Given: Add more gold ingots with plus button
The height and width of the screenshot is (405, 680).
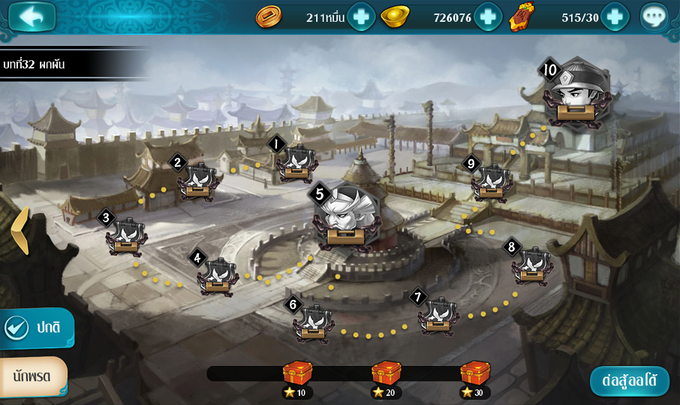Looking at the screenshot, I should pos(487,16).
